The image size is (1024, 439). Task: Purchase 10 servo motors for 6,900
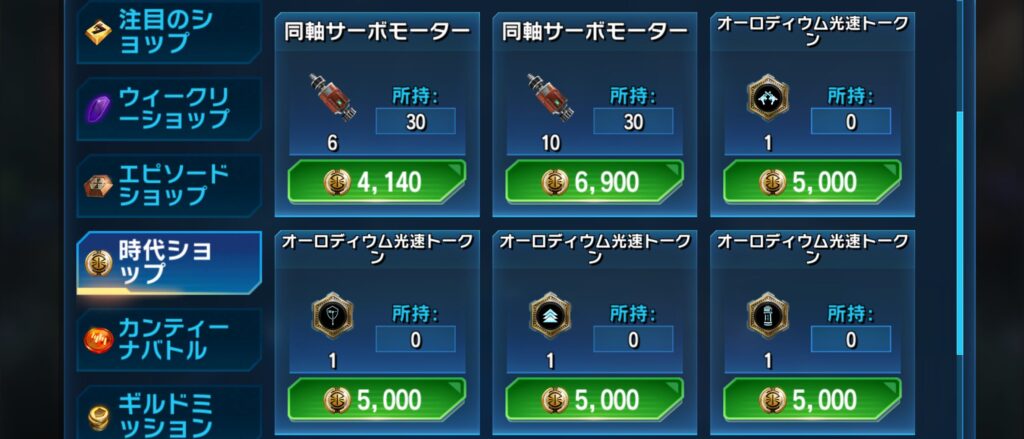click(594, 182)
